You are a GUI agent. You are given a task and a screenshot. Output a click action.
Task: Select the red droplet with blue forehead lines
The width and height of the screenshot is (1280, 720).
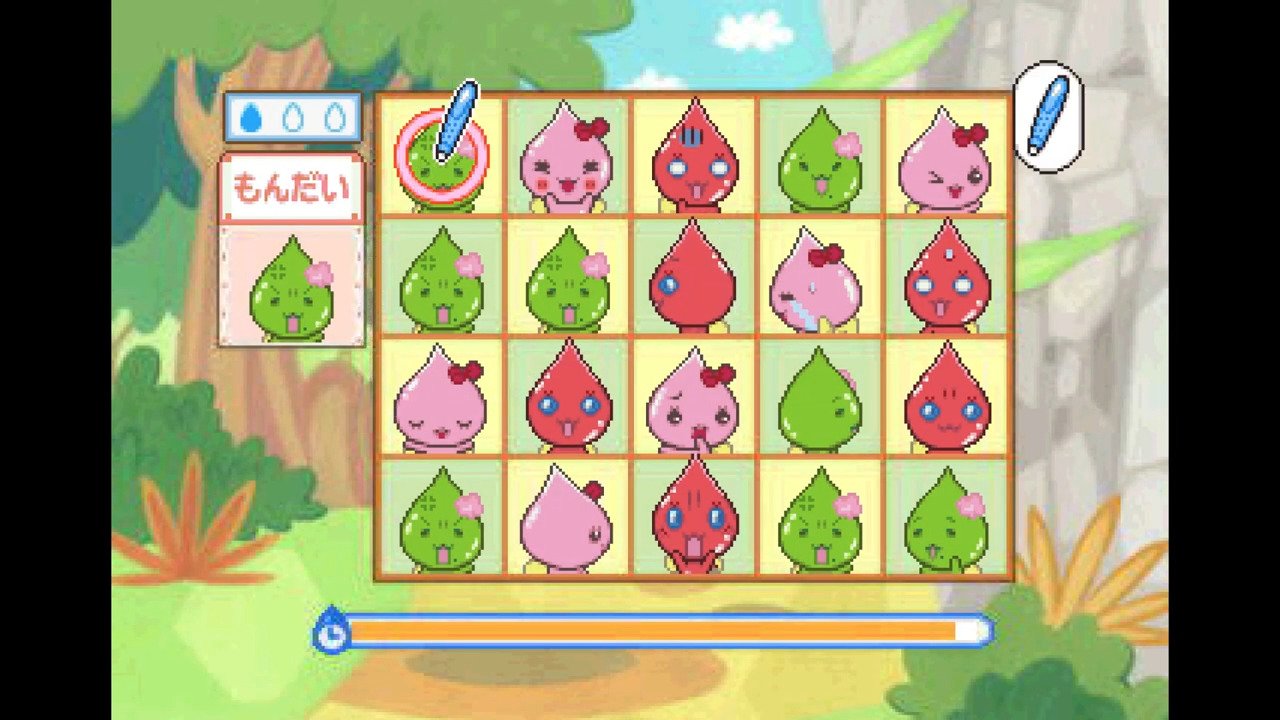pos(693,160)
